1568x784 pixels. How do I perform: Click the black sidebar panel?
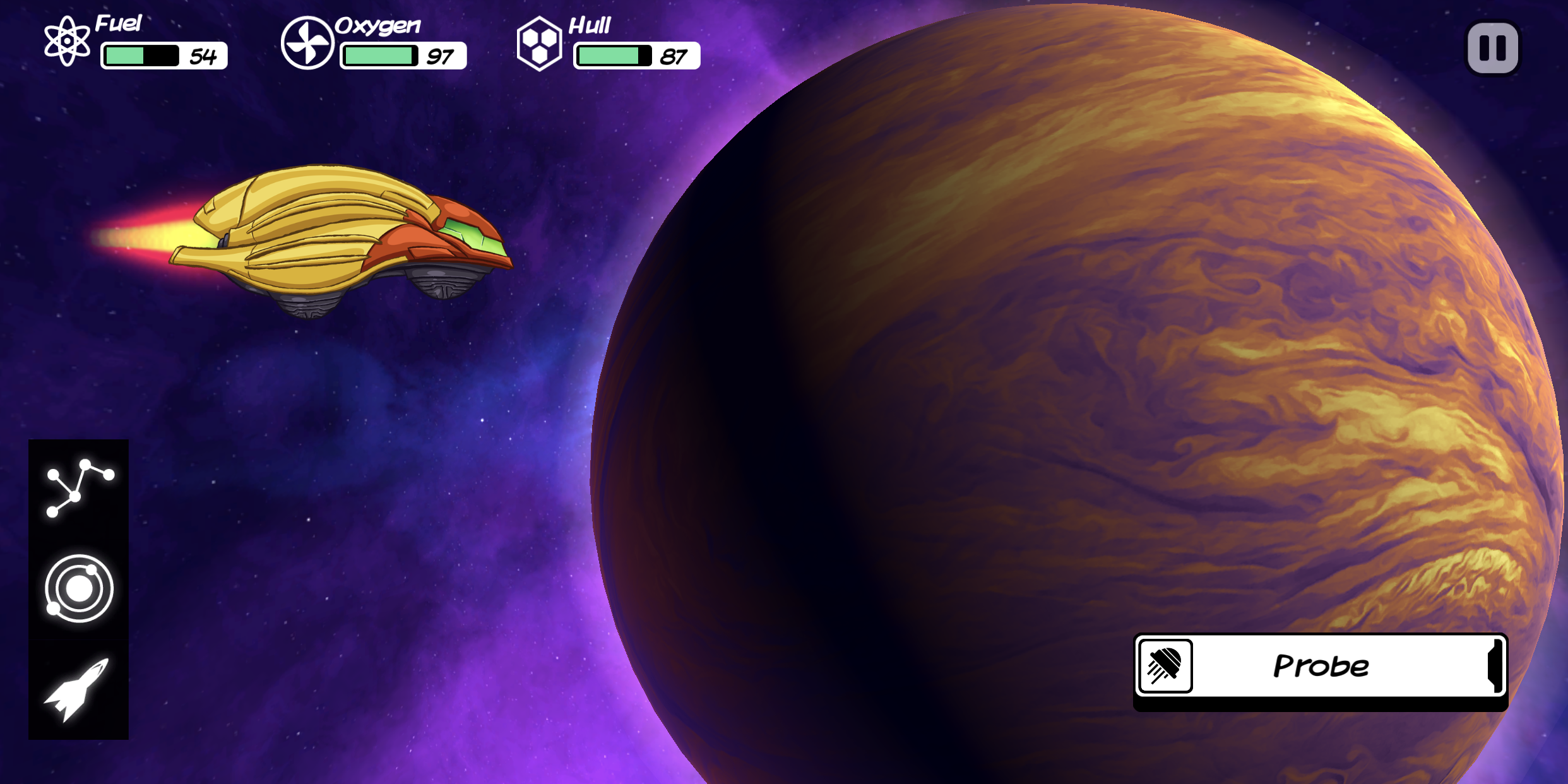click(78, 587)
